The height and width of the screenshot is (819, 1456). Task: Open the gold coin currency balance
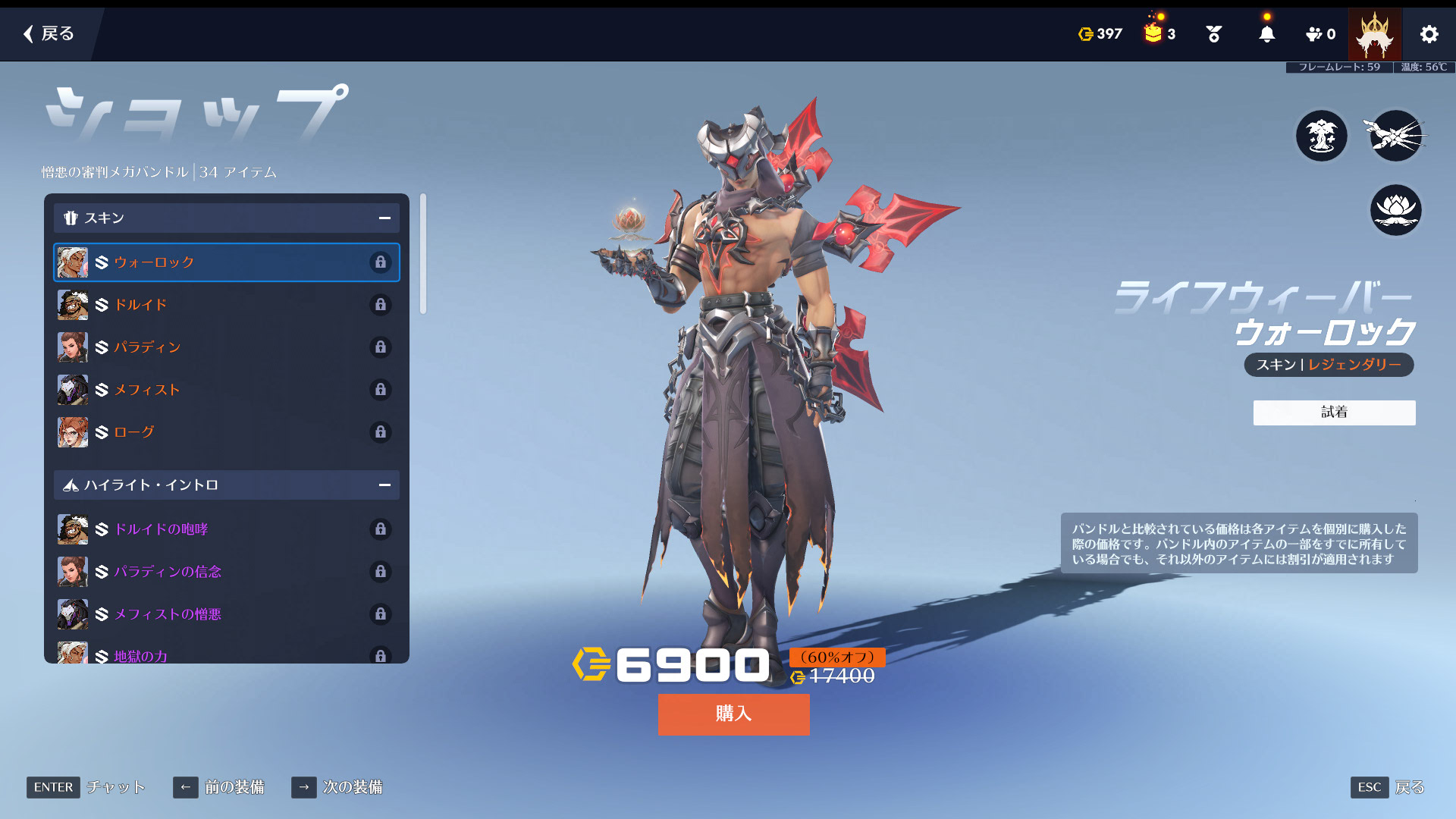tap(1100, 34)
